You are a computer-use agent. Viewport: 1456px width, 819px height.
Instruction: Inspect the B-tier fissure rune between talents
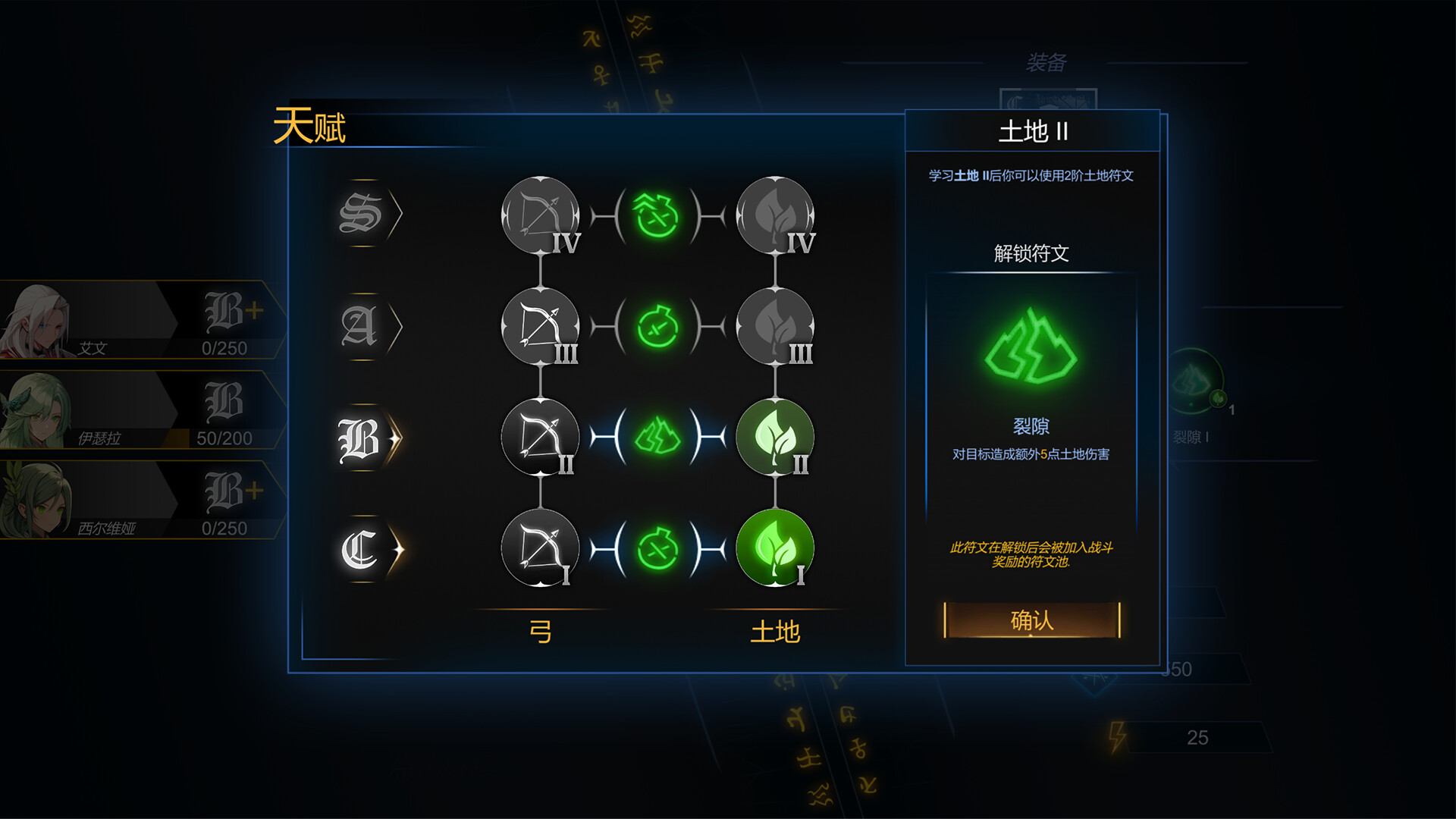coord(657,438)
